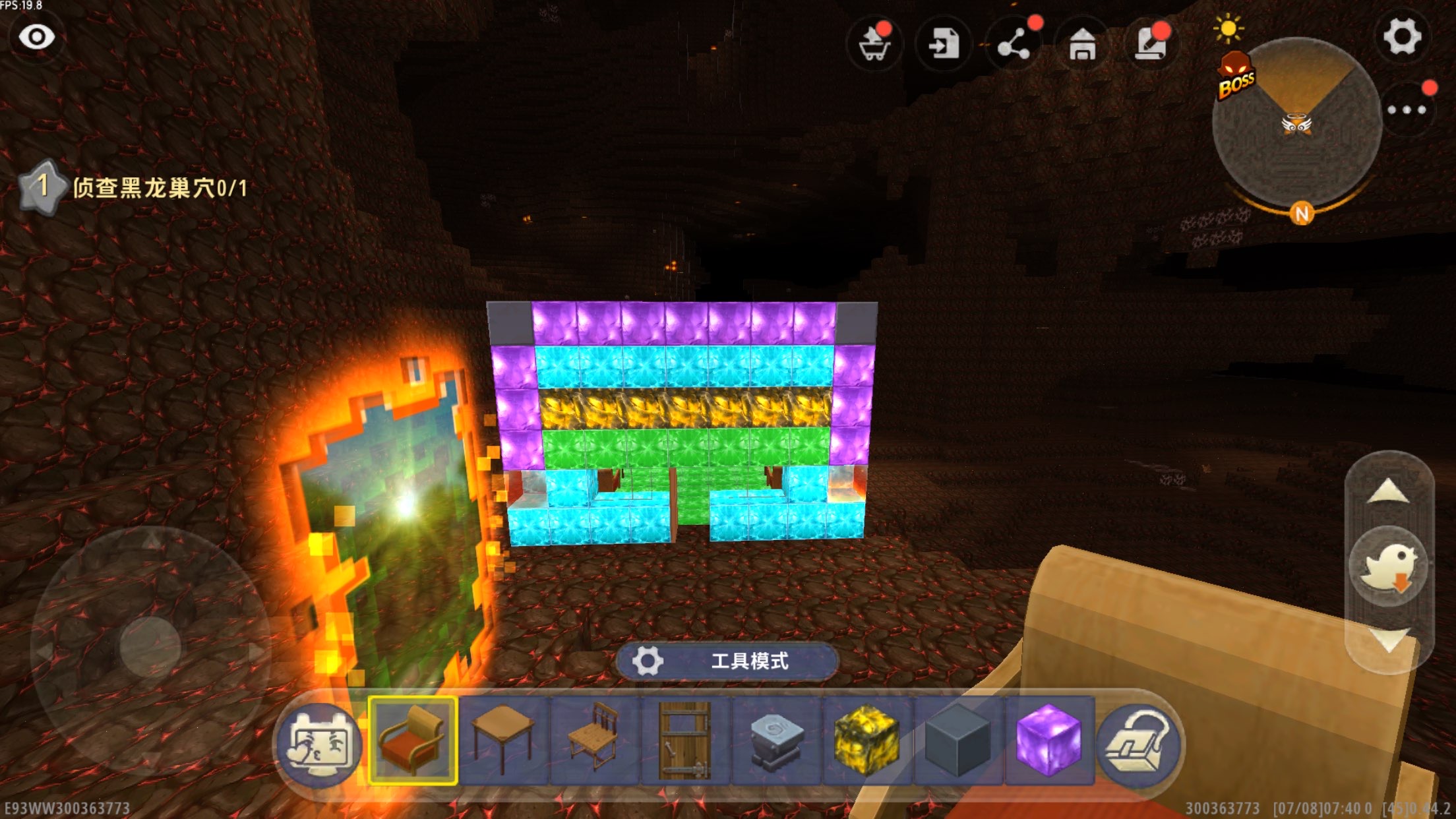This screenshot has width=1456, height=819.
Task: Open the shopping cart store
Action: click(x=875, y=45)
